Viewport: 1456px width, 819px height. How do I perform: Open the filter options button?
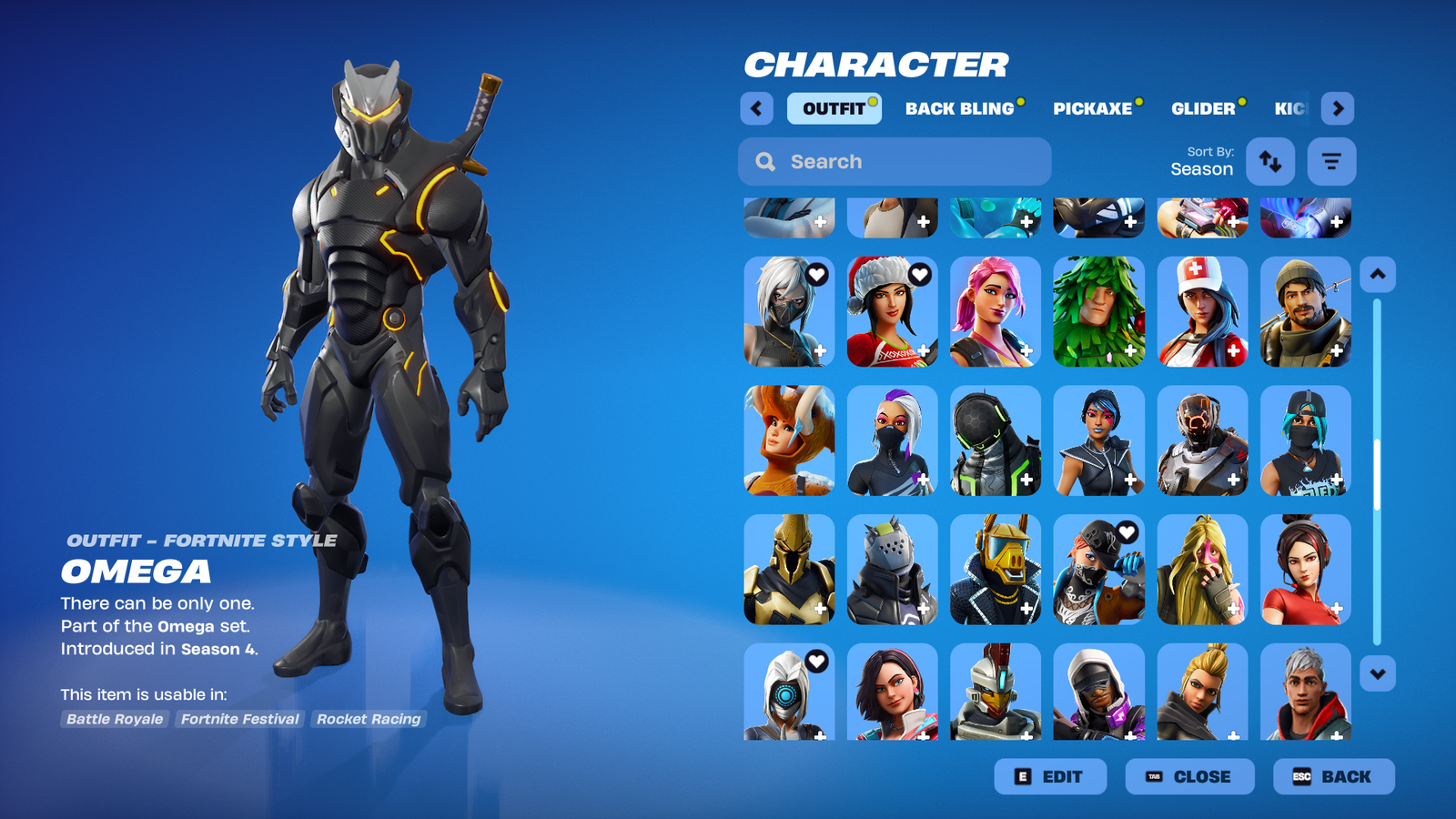tap(1331, 161)
